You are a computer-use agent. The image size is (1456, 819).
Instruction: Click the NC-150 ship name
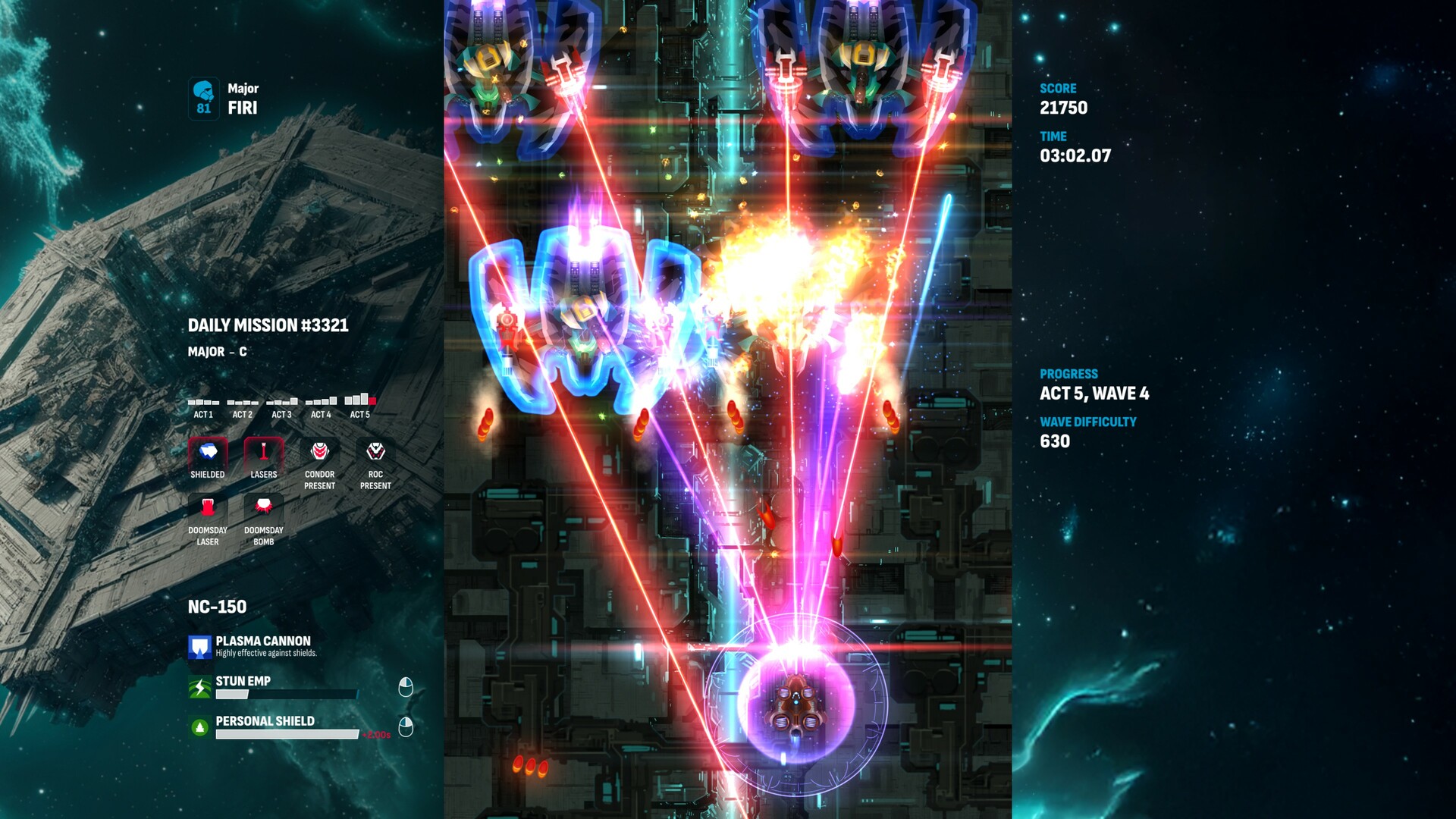(217, 607)
